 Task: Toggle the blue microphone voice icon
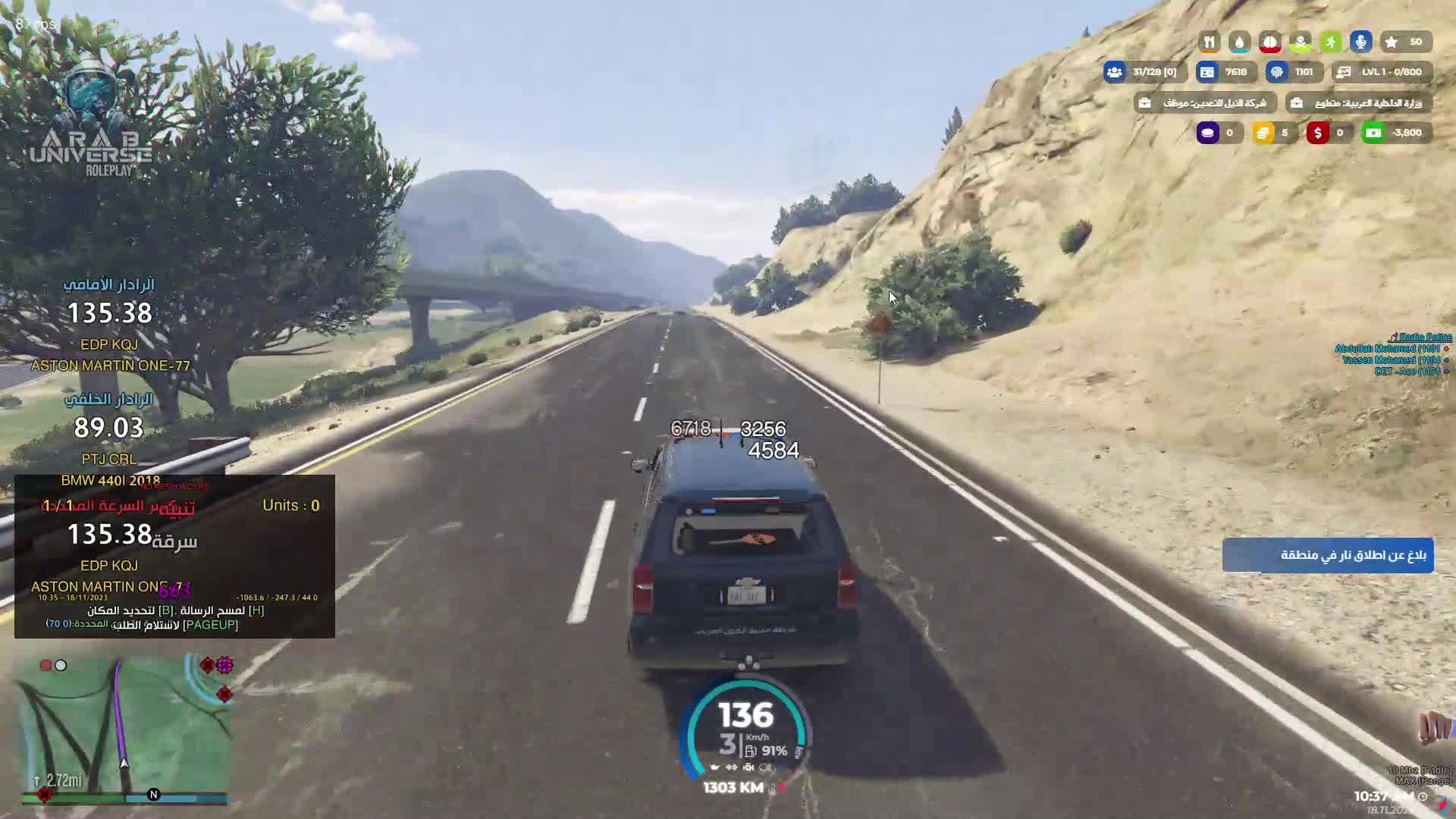(x=1360, y=42)
